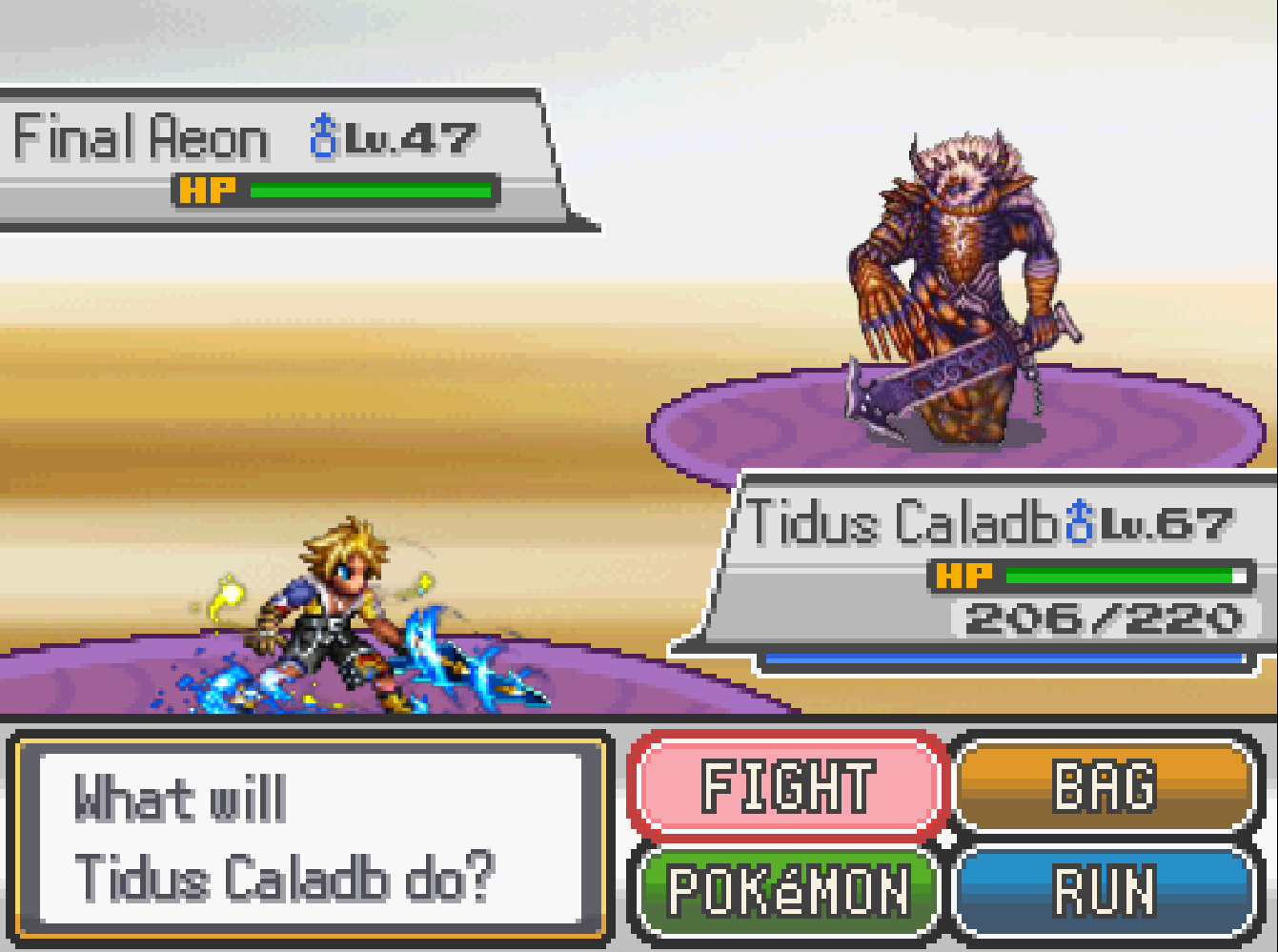This screenshot has width=1278, height=952.
Task: Choose the FIGHT command
Action: point(787,787)
